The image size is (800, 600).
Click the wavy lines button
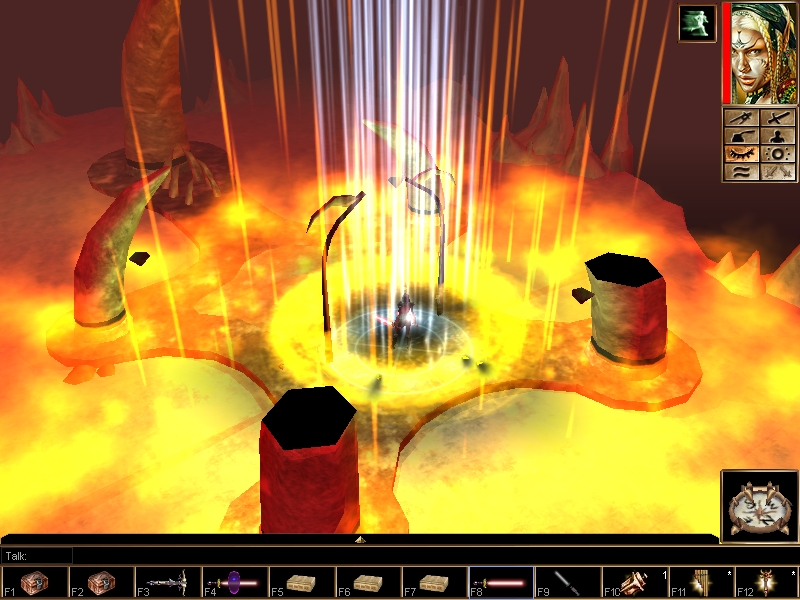tap(741, 171)
